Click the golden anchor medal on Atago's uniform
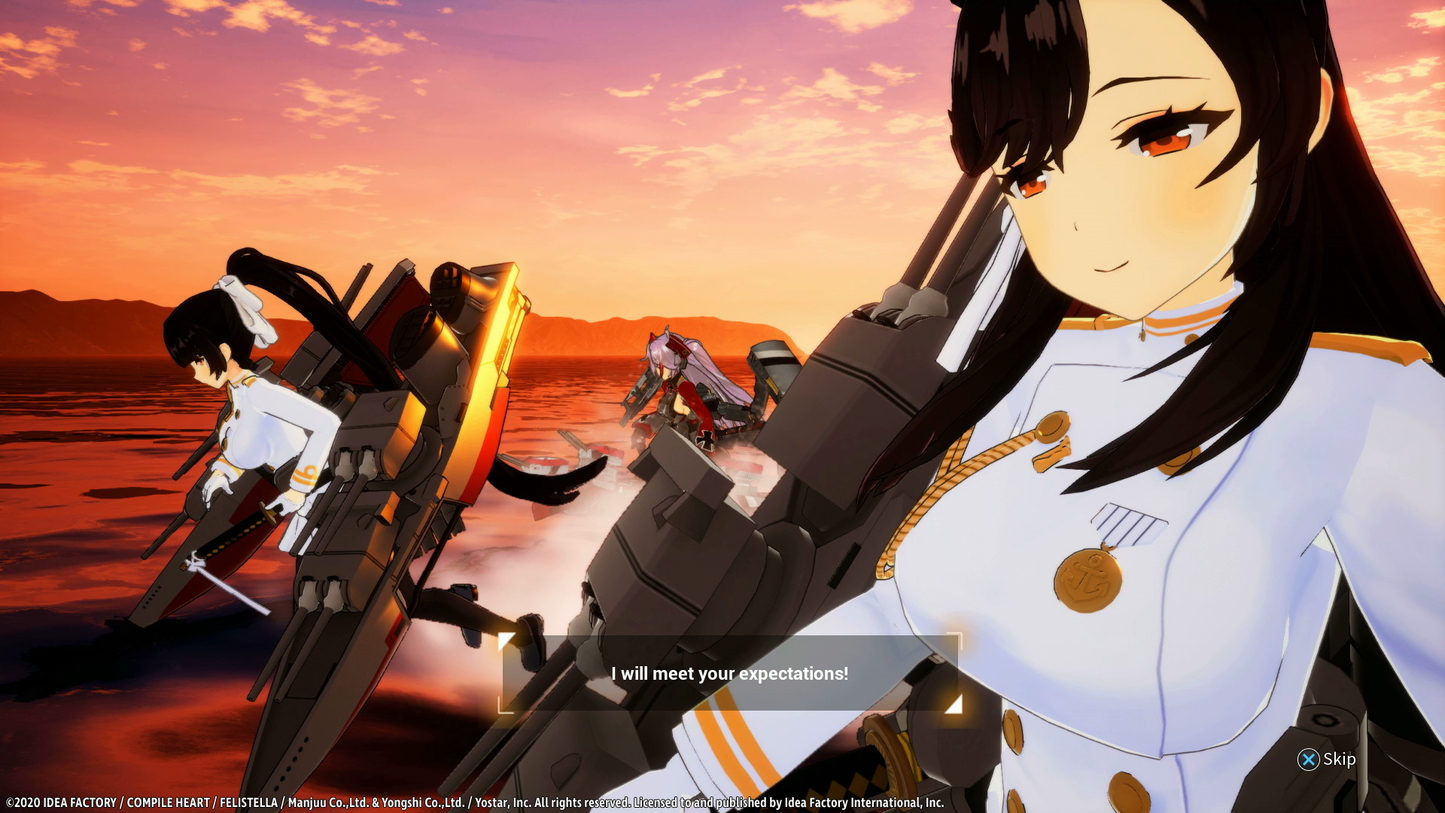 [1090, 577]
